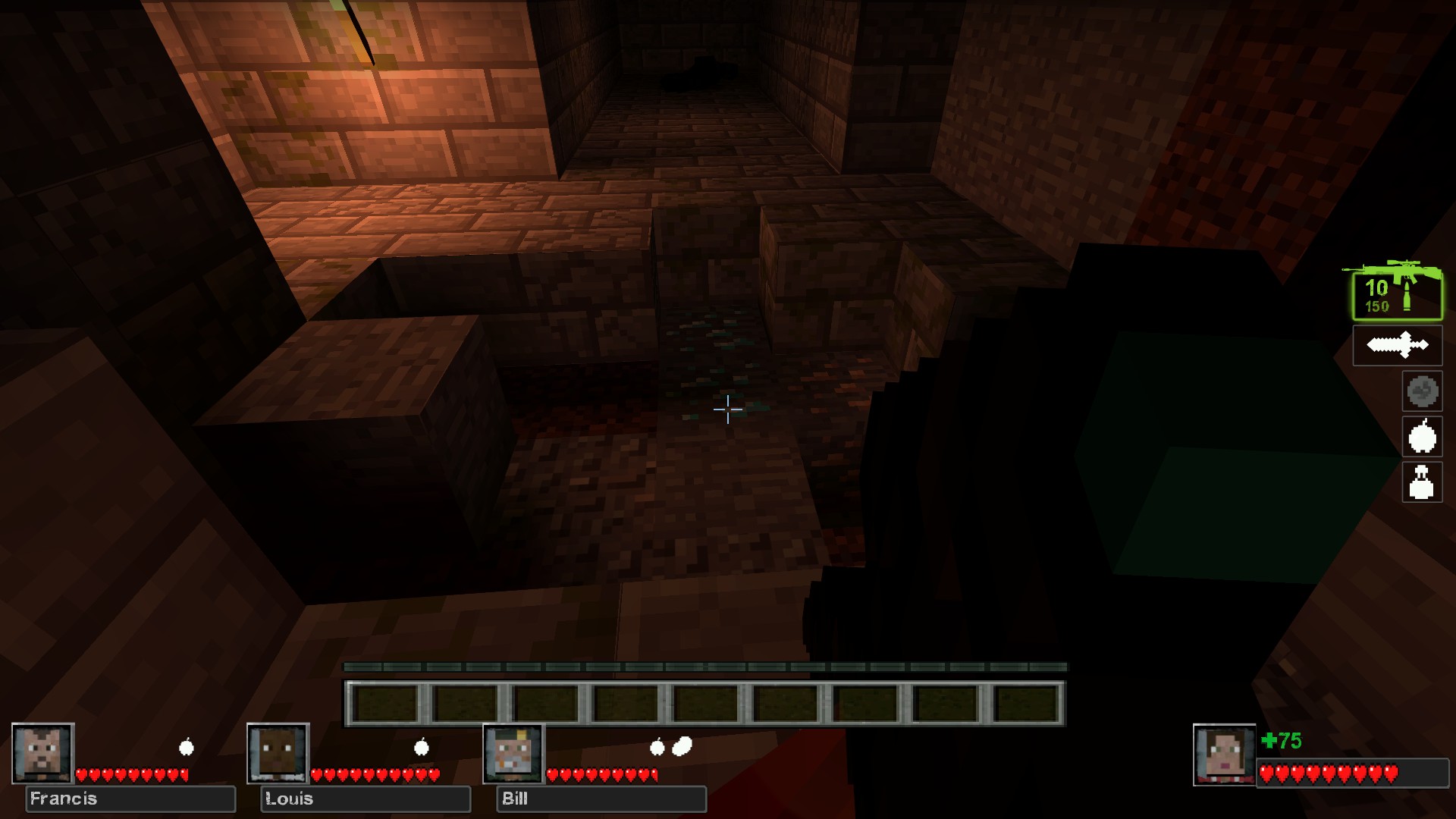Screen dimensions: 1456x819
Task: Click the Francis name plate
Action: [x=130, y=799]
